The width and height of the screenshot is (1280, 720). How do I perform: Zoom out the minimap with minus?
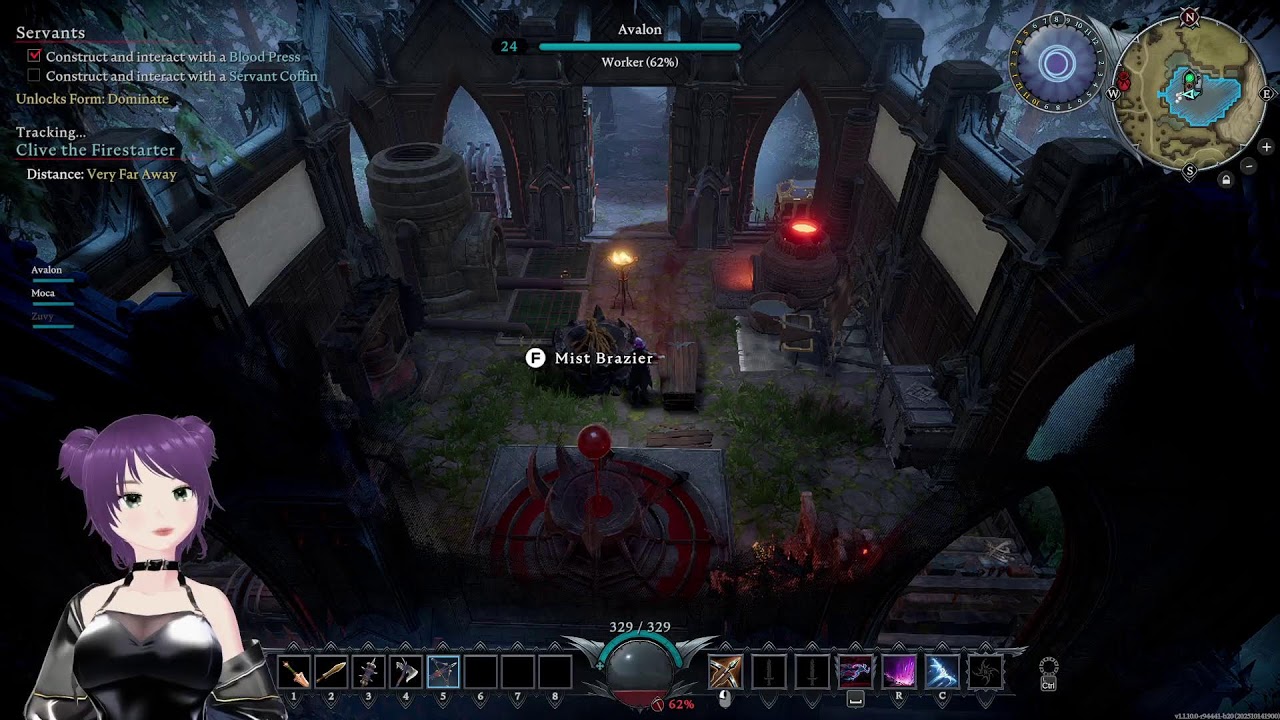[x=1249, y=166]
